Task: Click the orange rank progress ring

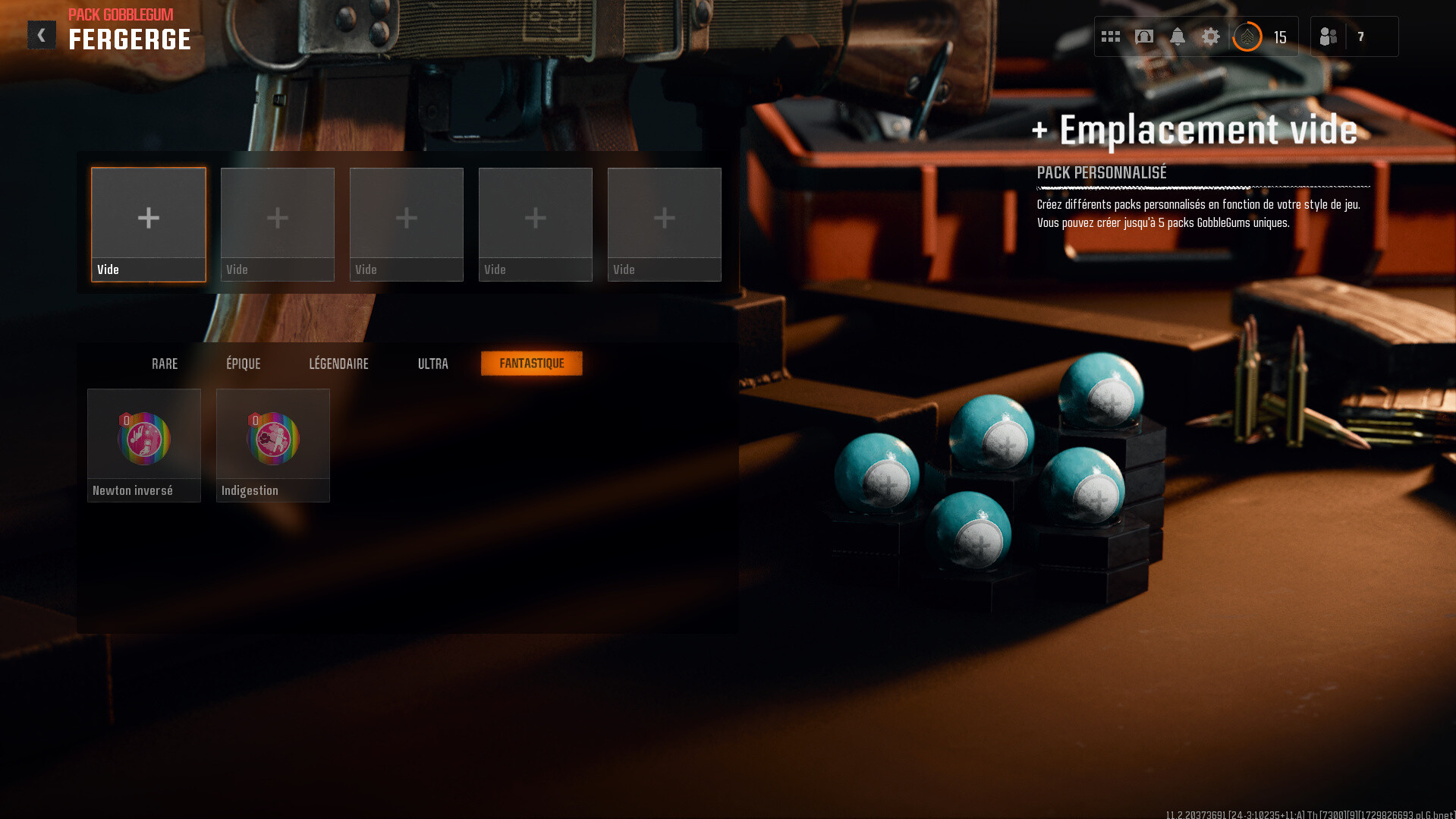Action: pos(1247,36)
